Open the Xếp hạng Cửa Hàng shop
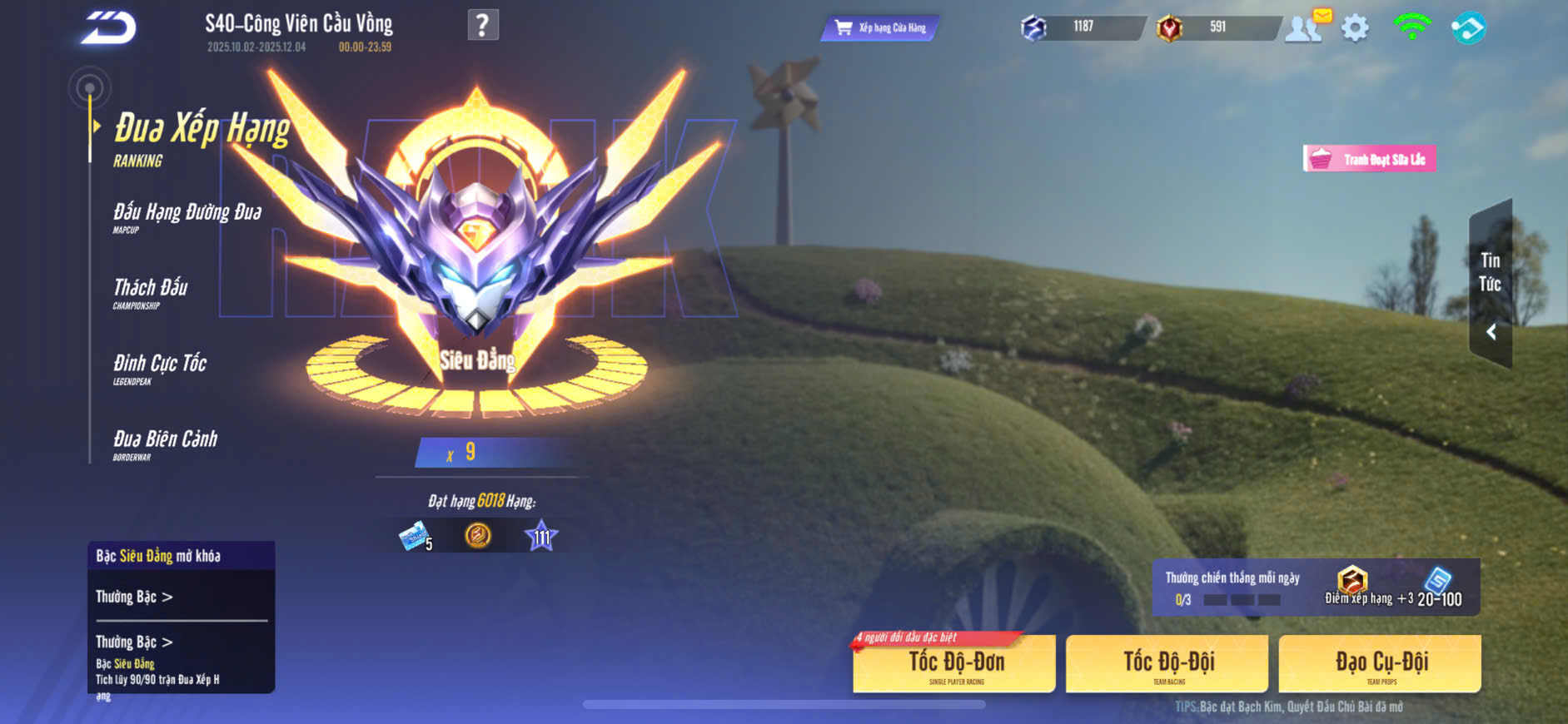Viewport: 1568px width, 724px height. point(880,28)
